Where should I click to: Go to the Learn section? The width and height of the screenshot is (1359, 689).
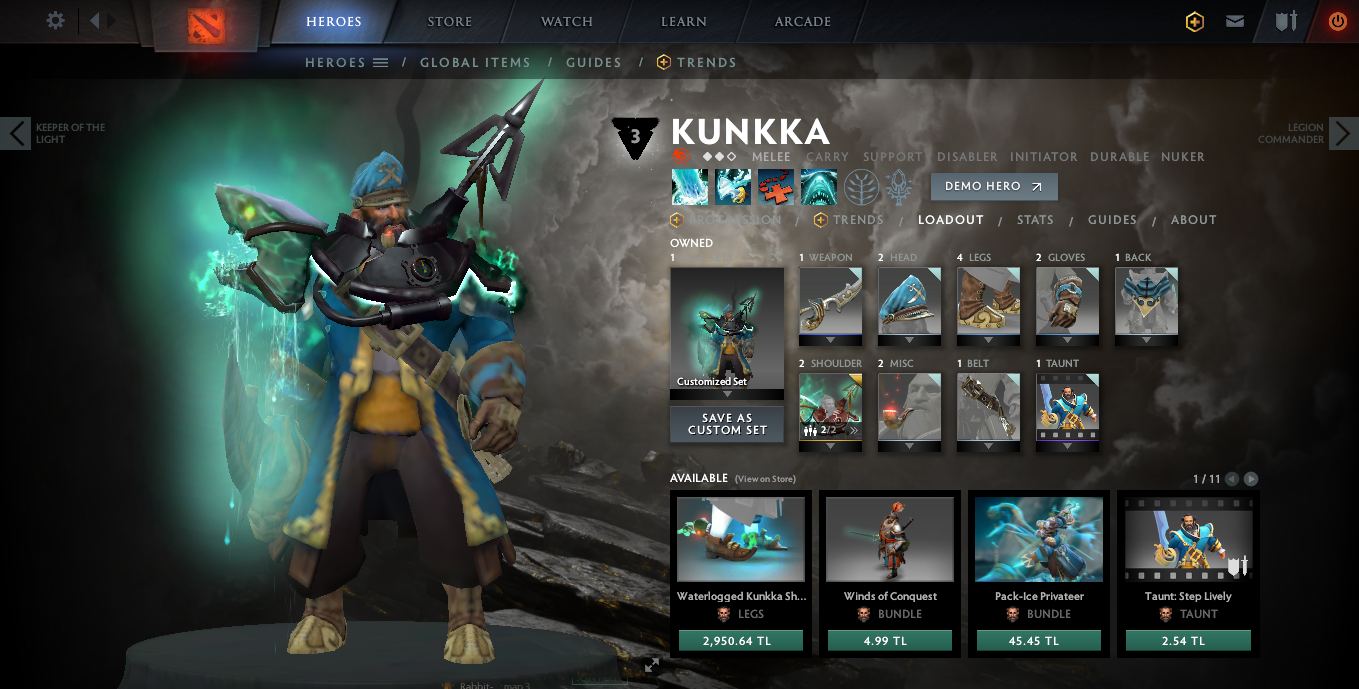coord(684,21)
